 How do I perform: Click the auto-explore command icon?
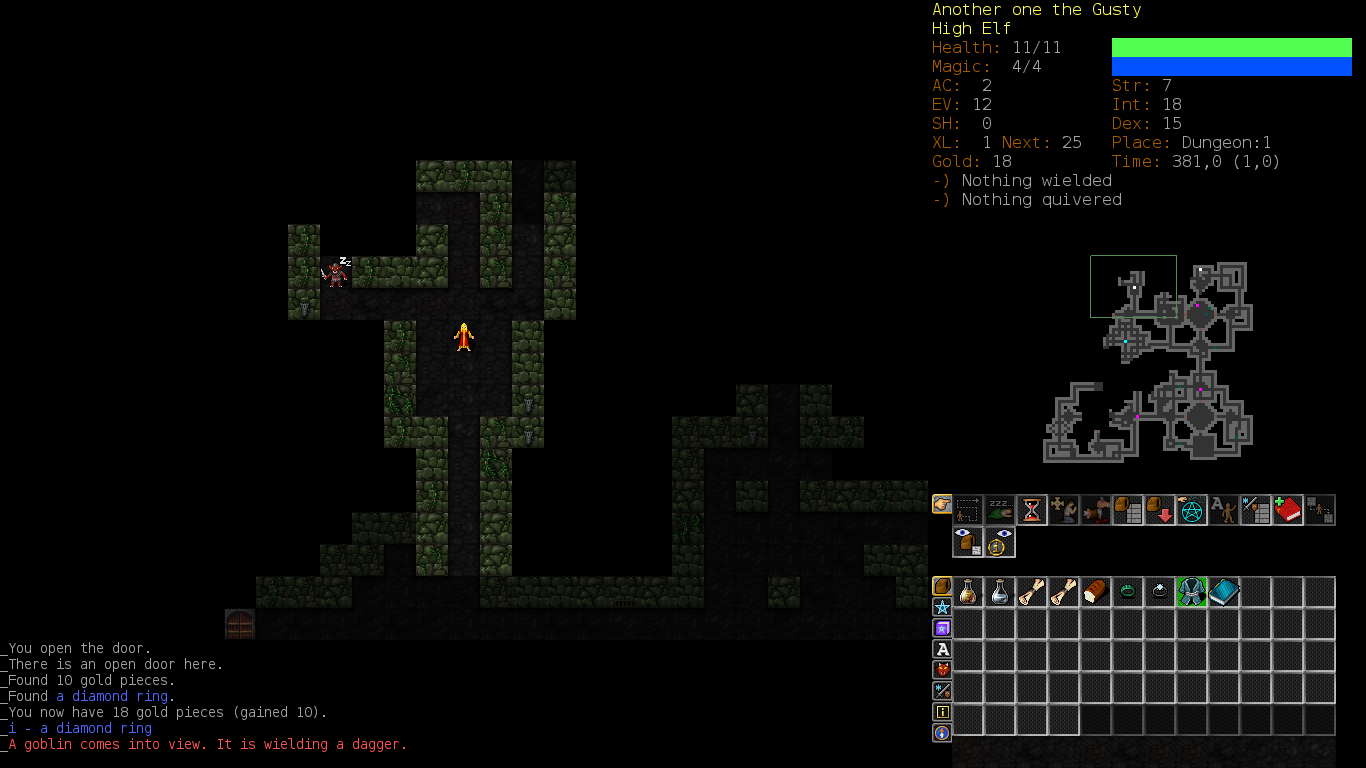pos(968,510)
